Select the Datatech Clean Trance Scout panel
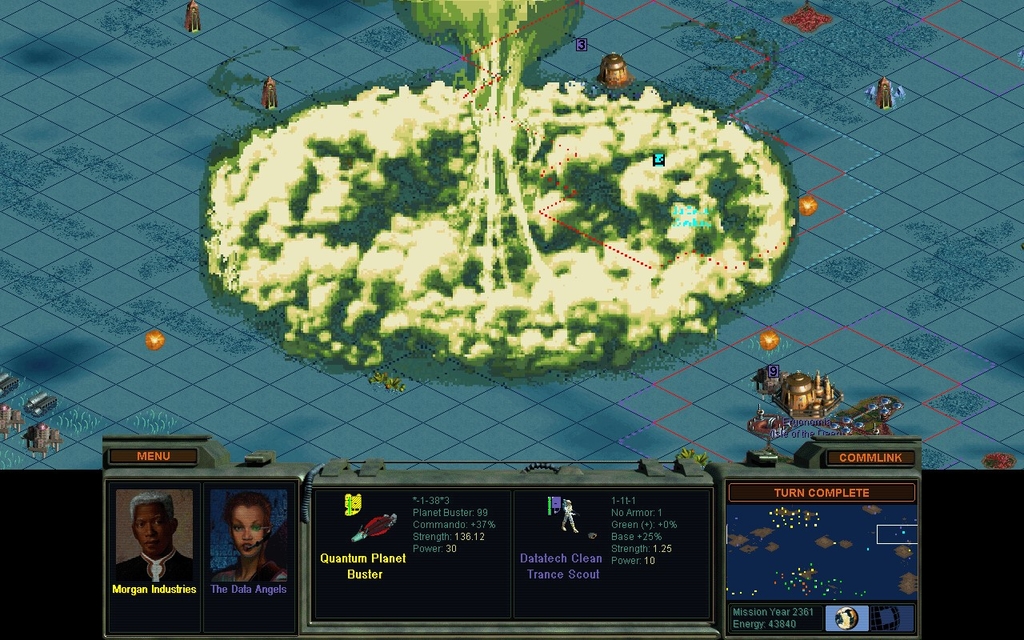1024x640 pixels. tap(610, 553)
